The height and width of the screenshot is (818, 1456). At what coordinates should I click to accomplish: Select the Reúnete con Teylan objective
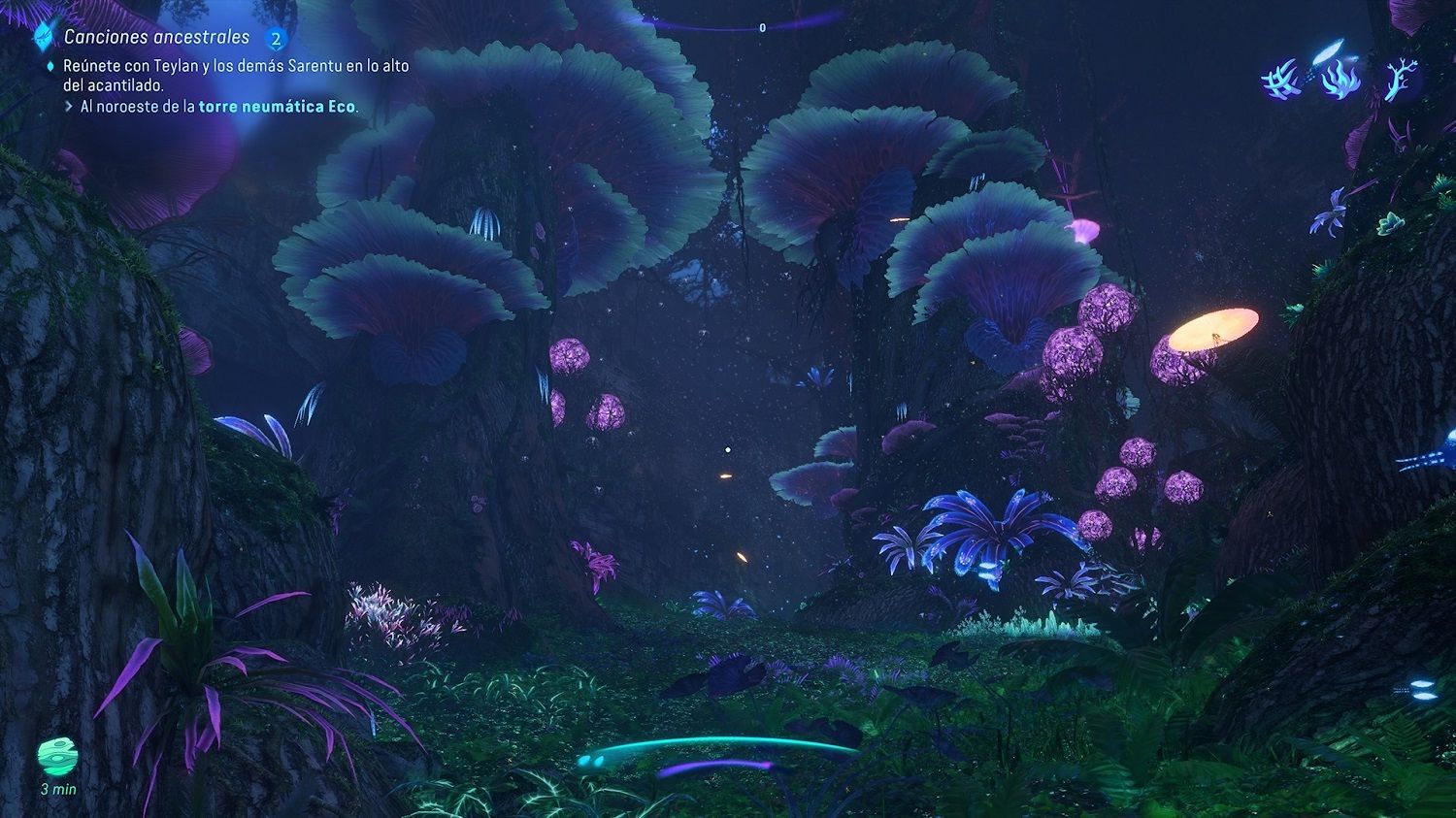[x=236, y=76]
